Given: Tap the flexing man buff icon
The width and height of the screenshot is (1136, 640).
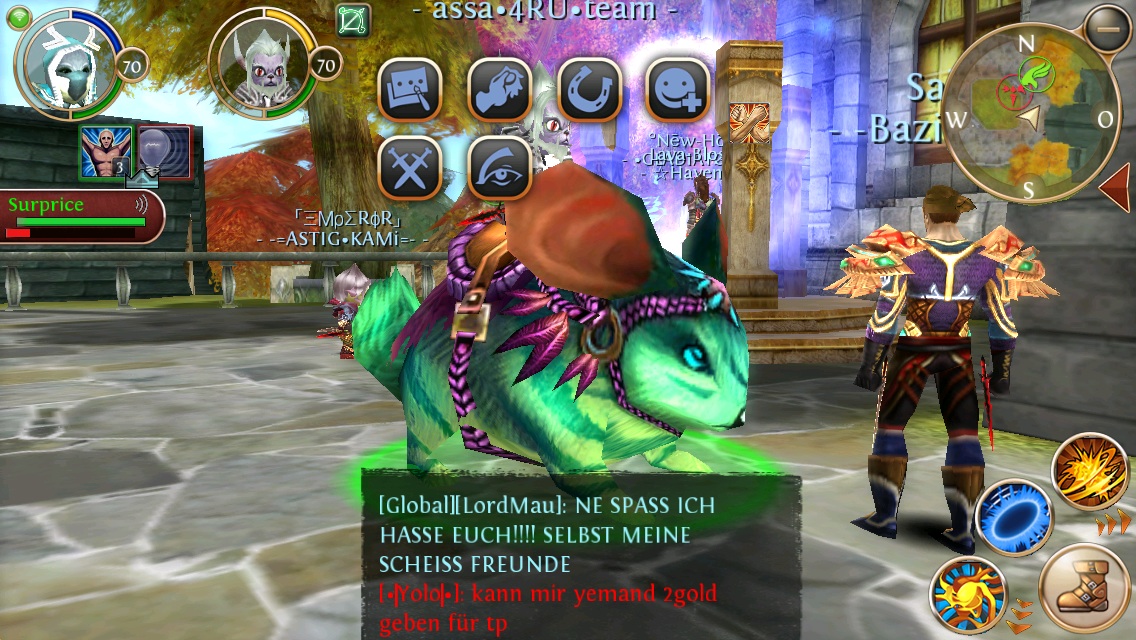Looking at the screenshot, I should pos(104,152).
